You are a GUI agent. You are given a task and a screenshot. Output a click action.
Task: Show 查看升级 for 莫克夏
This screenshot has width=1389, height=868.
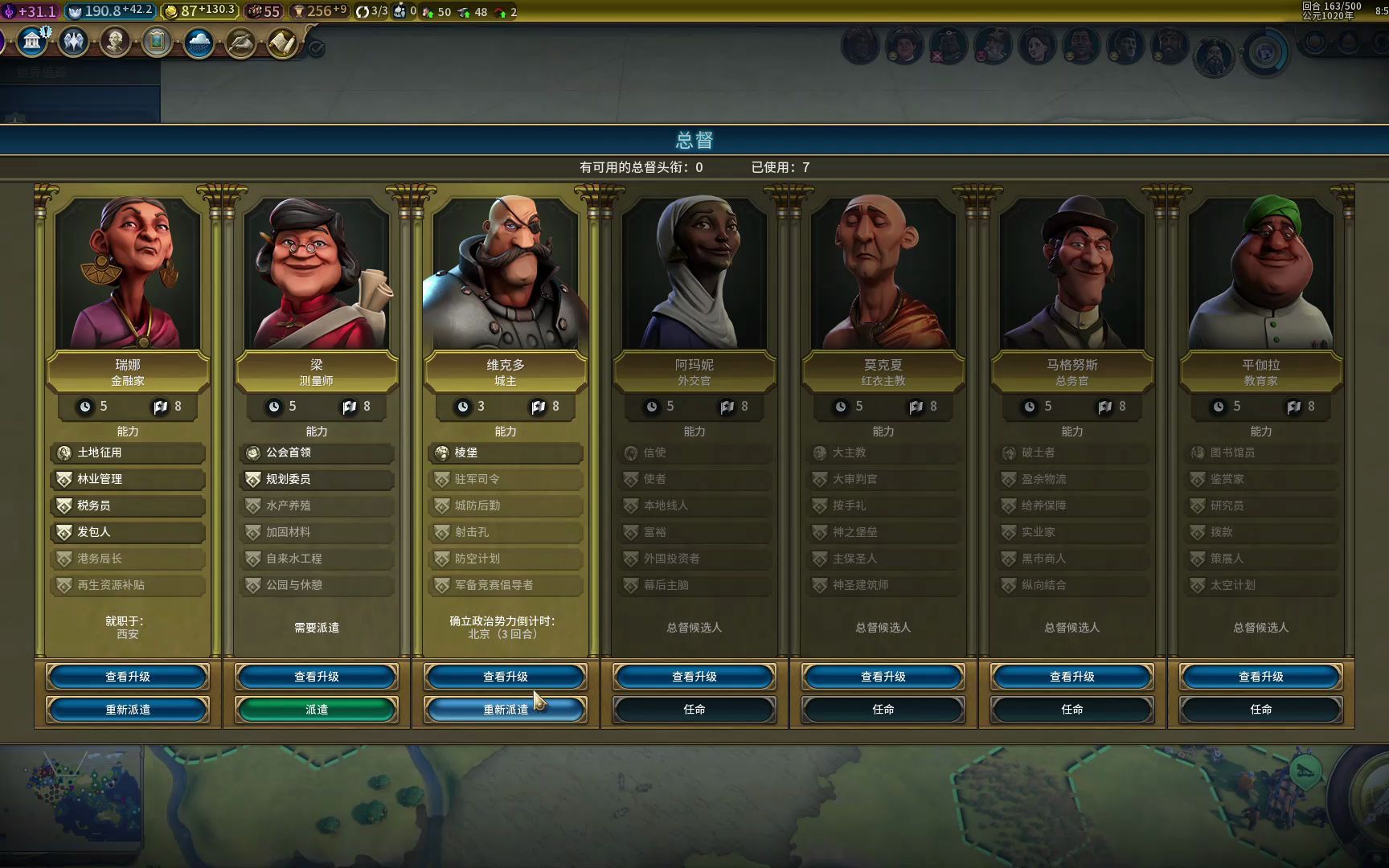pyautogui.click(x=883, y=677)
